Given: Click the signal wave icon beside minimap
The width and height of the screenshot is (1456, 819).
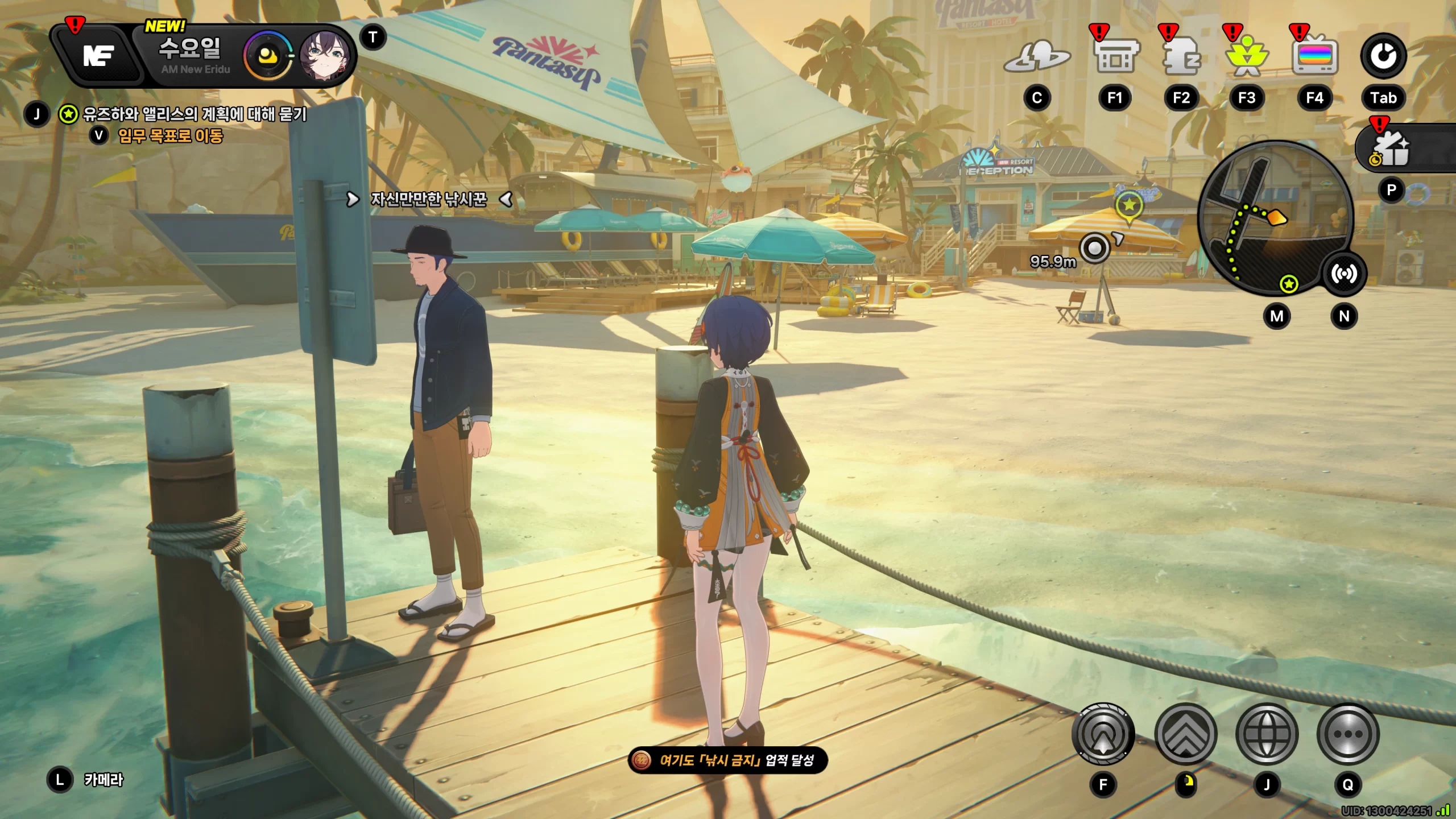Looking at the screenshot, I should click(x=1343, y=274).
